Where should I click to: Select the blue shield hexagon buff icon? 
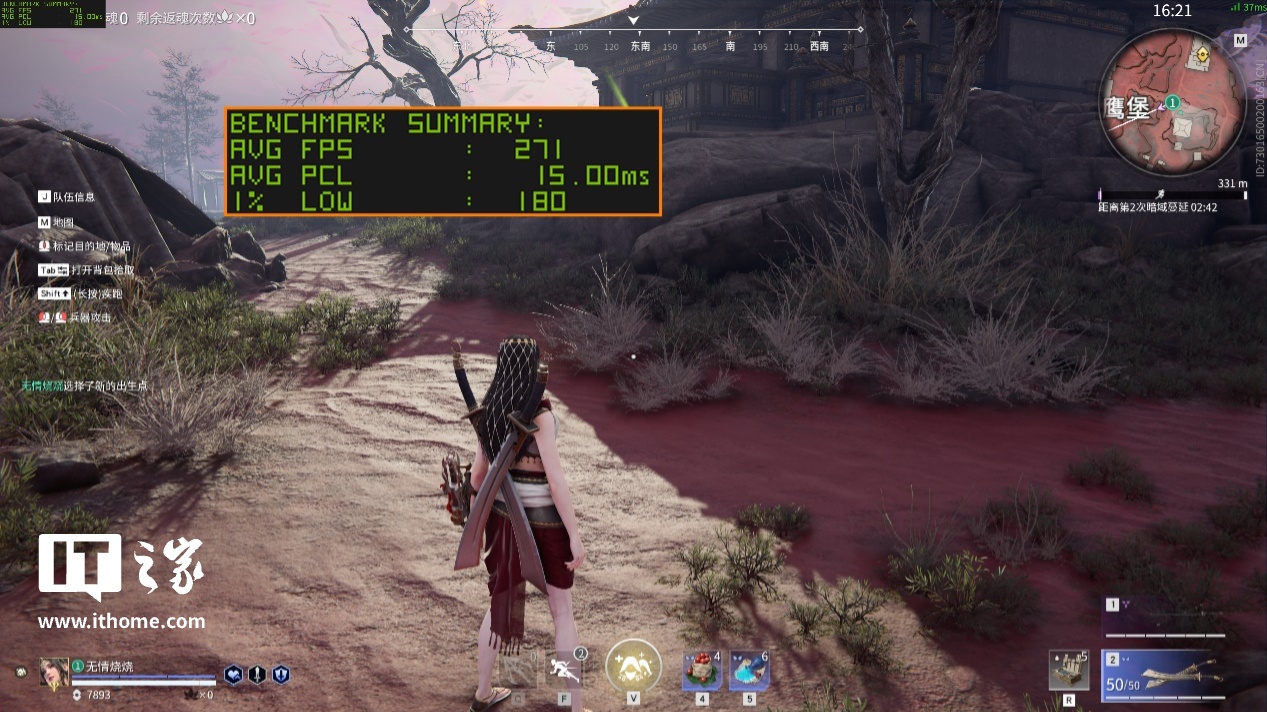(281, 675)
